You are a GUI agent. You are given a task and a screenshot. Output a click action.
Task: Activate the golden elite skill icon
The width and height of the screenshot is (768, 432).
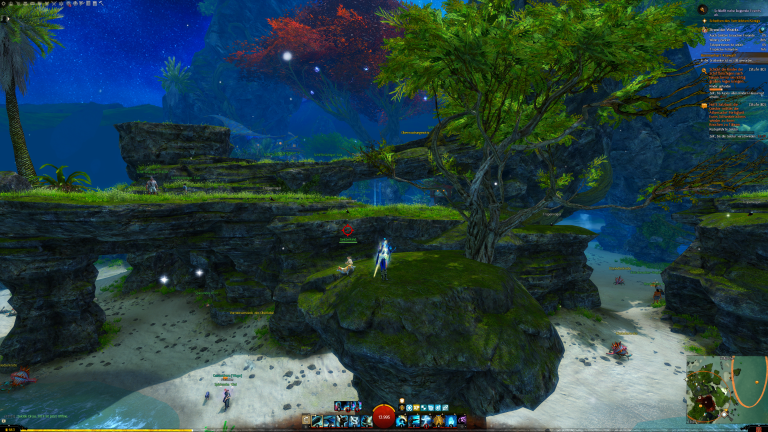click(x=437, y=421)
